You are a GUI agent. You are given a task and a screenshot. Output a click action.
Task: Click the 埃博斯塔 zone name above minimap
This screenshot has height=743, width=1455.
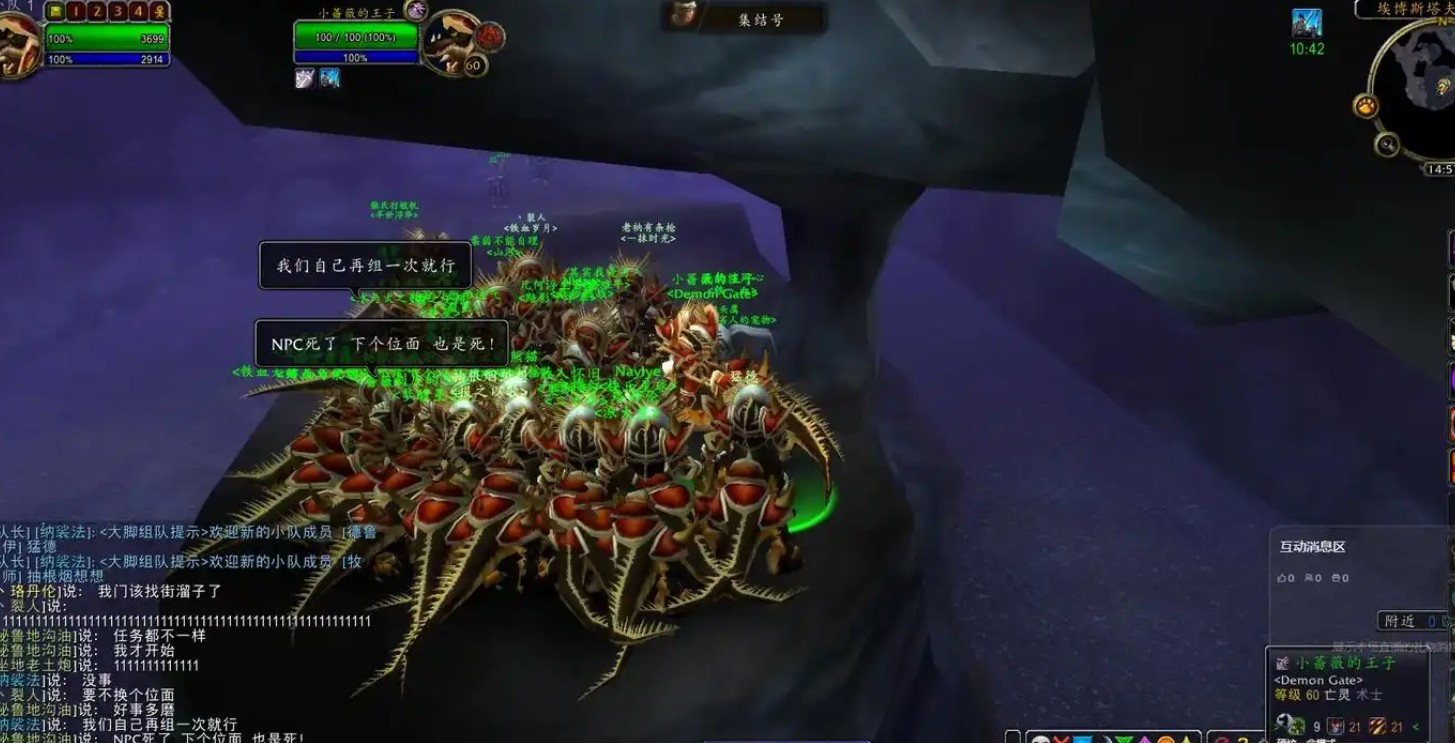tap(1408, 9)
